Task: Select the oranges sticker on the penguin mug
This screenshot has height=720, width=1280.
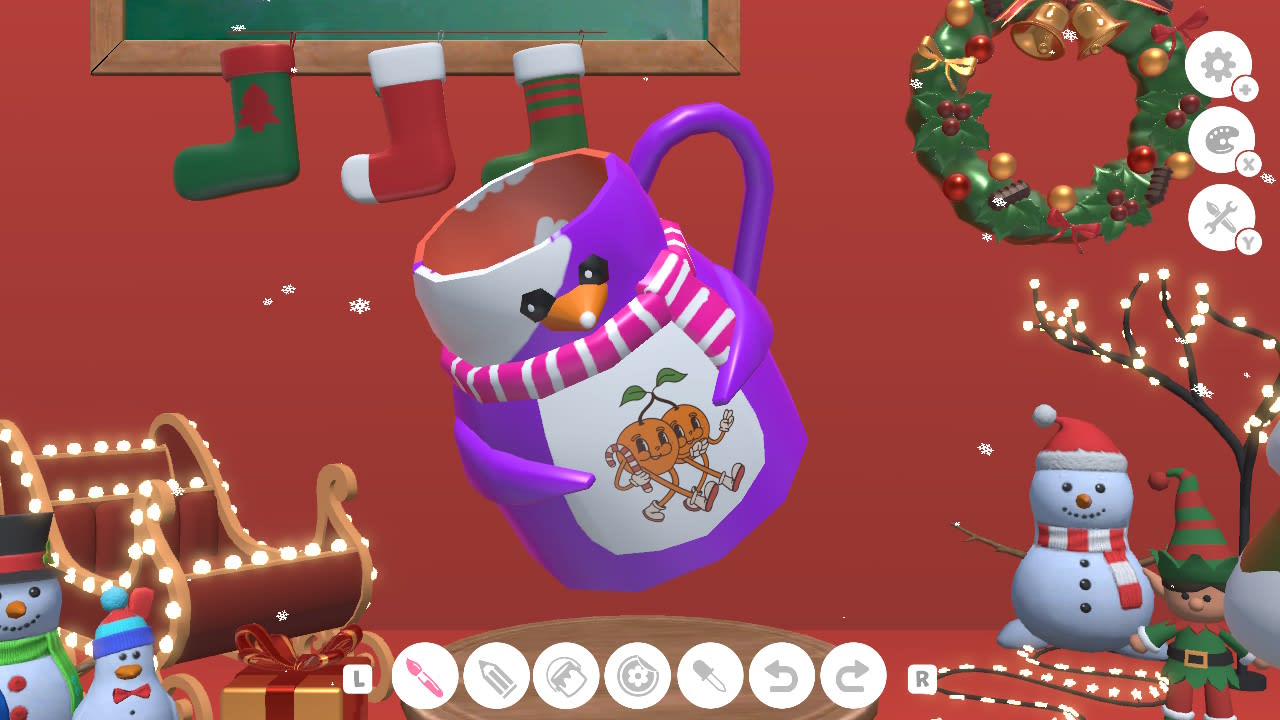Action: pos(665,445)
